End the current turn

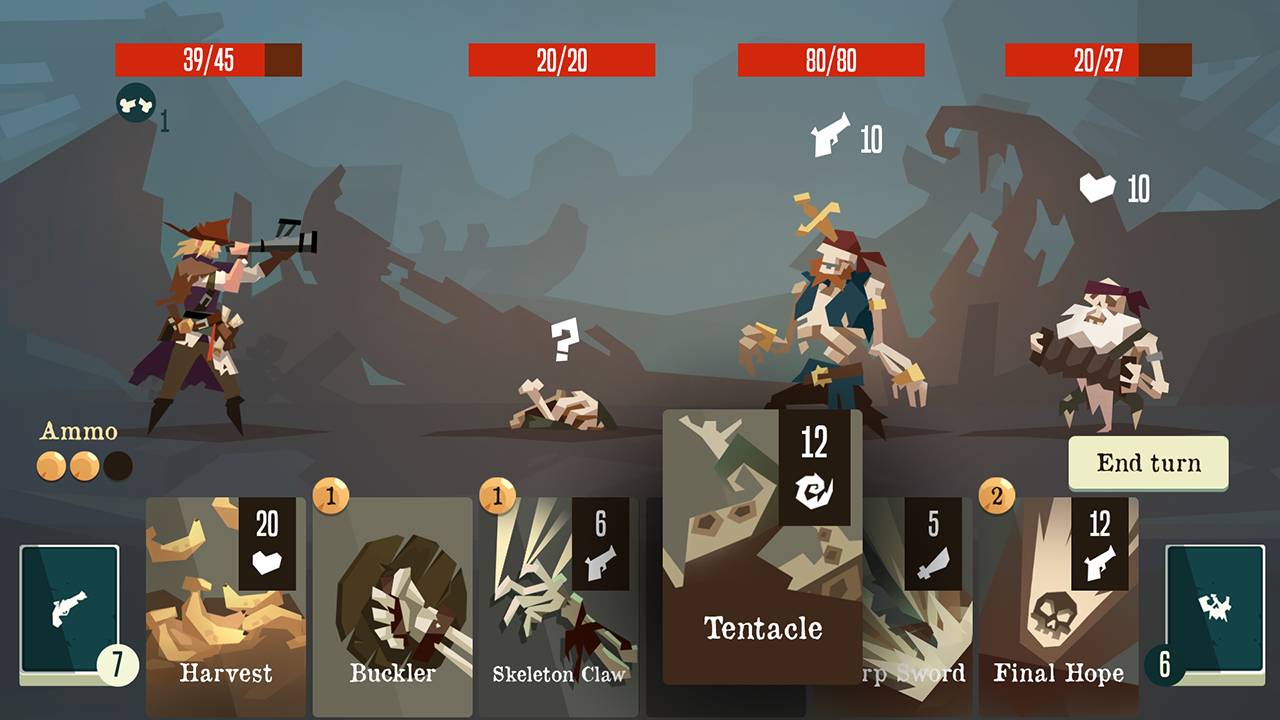coord(1148,463)
